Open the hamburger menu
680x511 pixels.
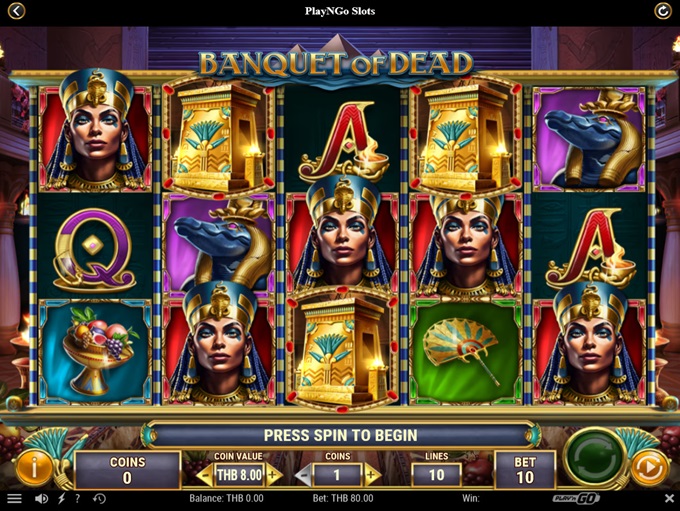tap(14, 498)
